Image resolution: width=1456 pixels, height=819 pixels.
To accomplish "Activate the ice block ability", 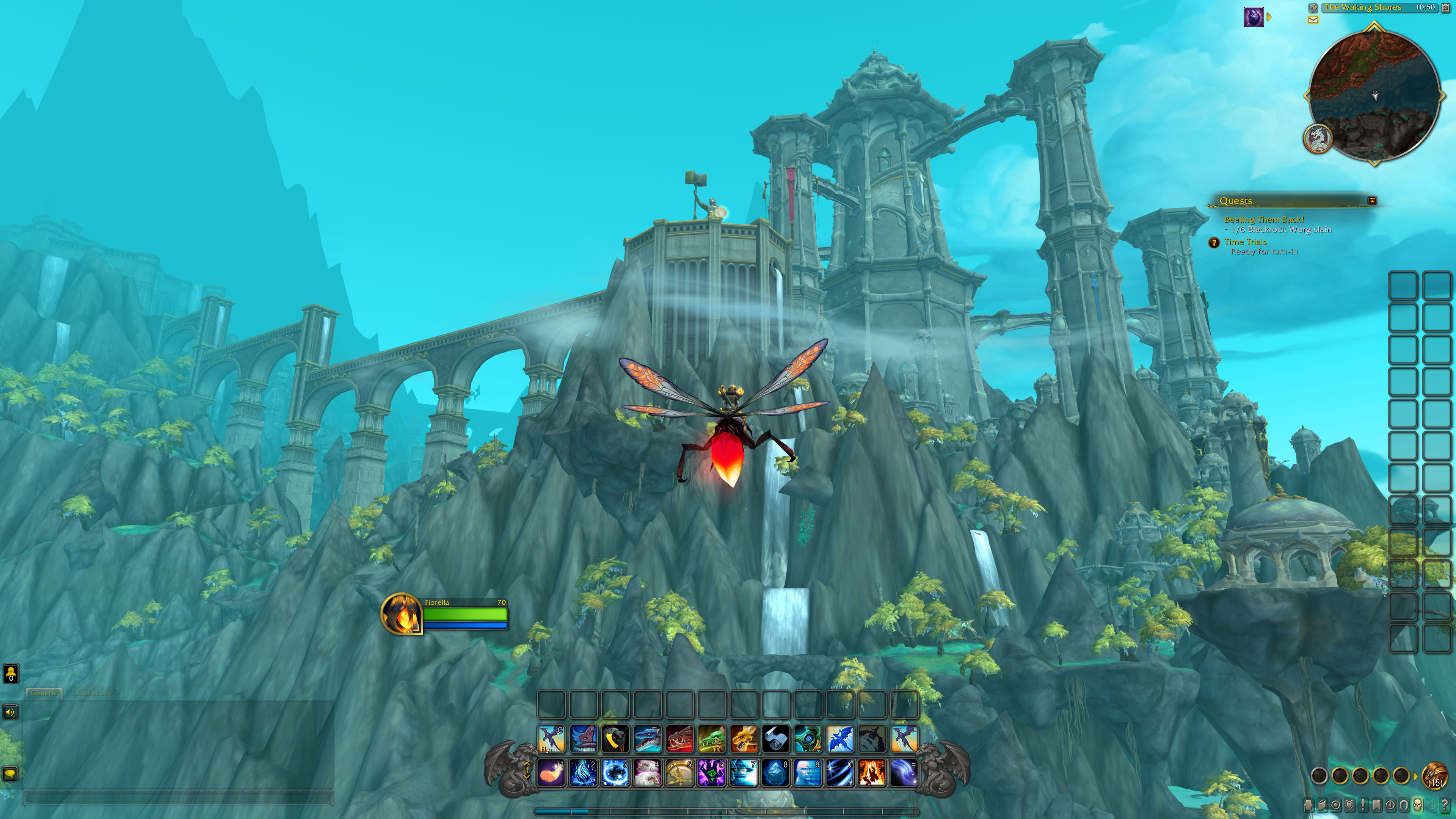I will tap(775, 773).
